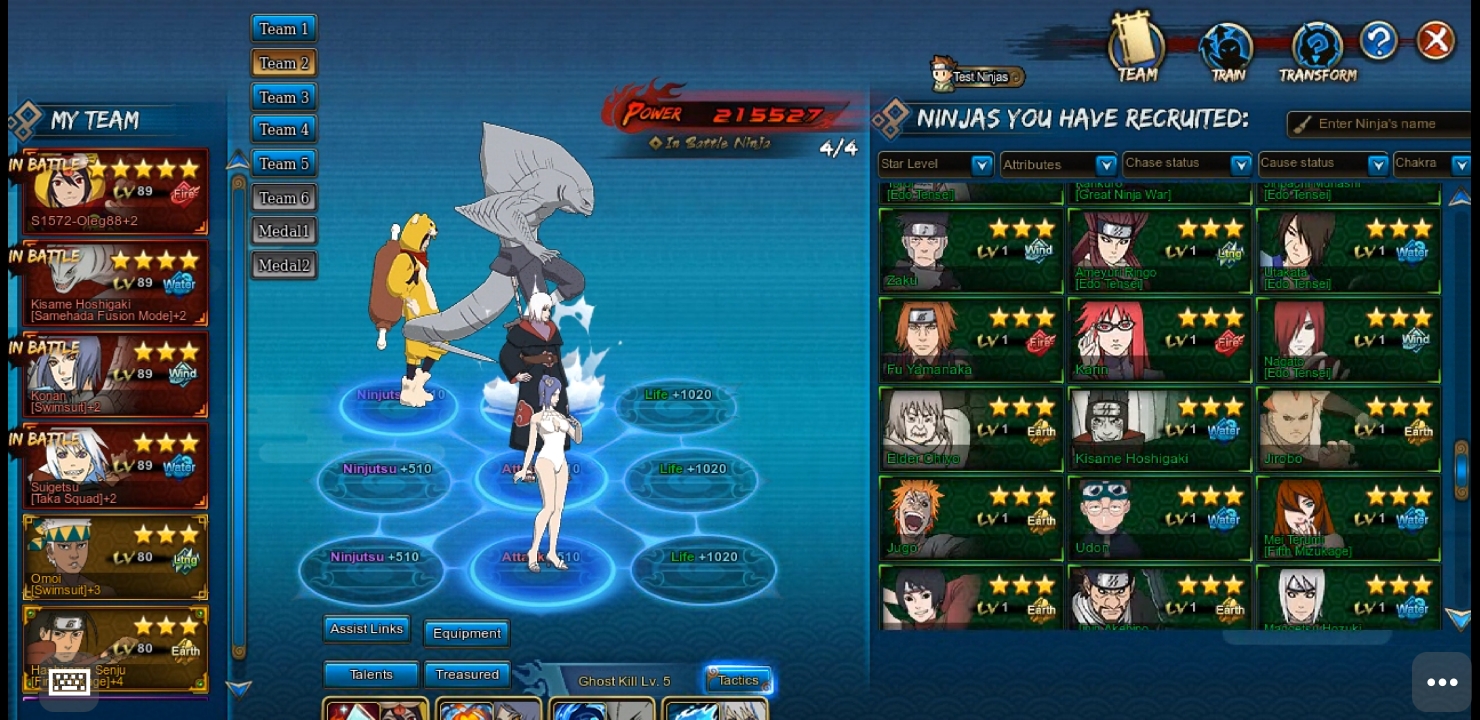Expand the Chase status dropdown

[x=1187, y=163]
